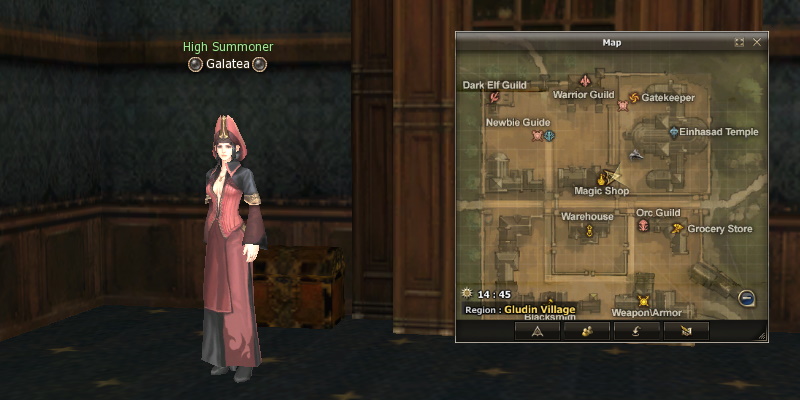The width and height of the screenshot is (800, 400).
Task: Select the Gatekeeper marker on the map
Action: tap(632, 98)
